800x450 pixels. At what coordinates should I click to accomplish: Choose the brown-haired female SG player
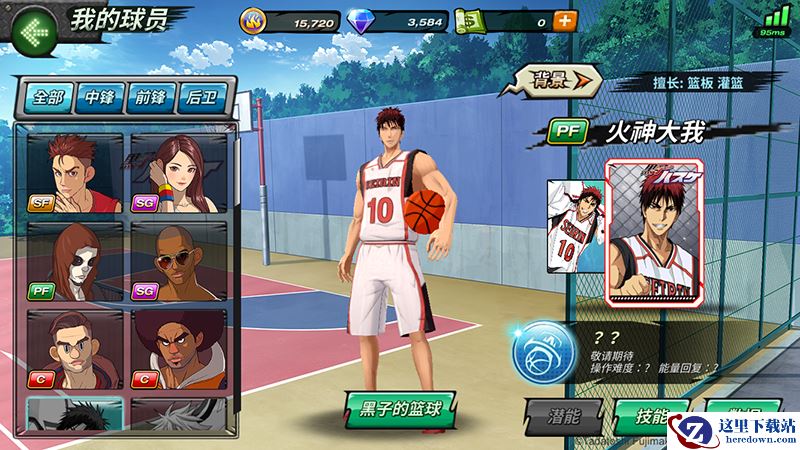[178, 174]
